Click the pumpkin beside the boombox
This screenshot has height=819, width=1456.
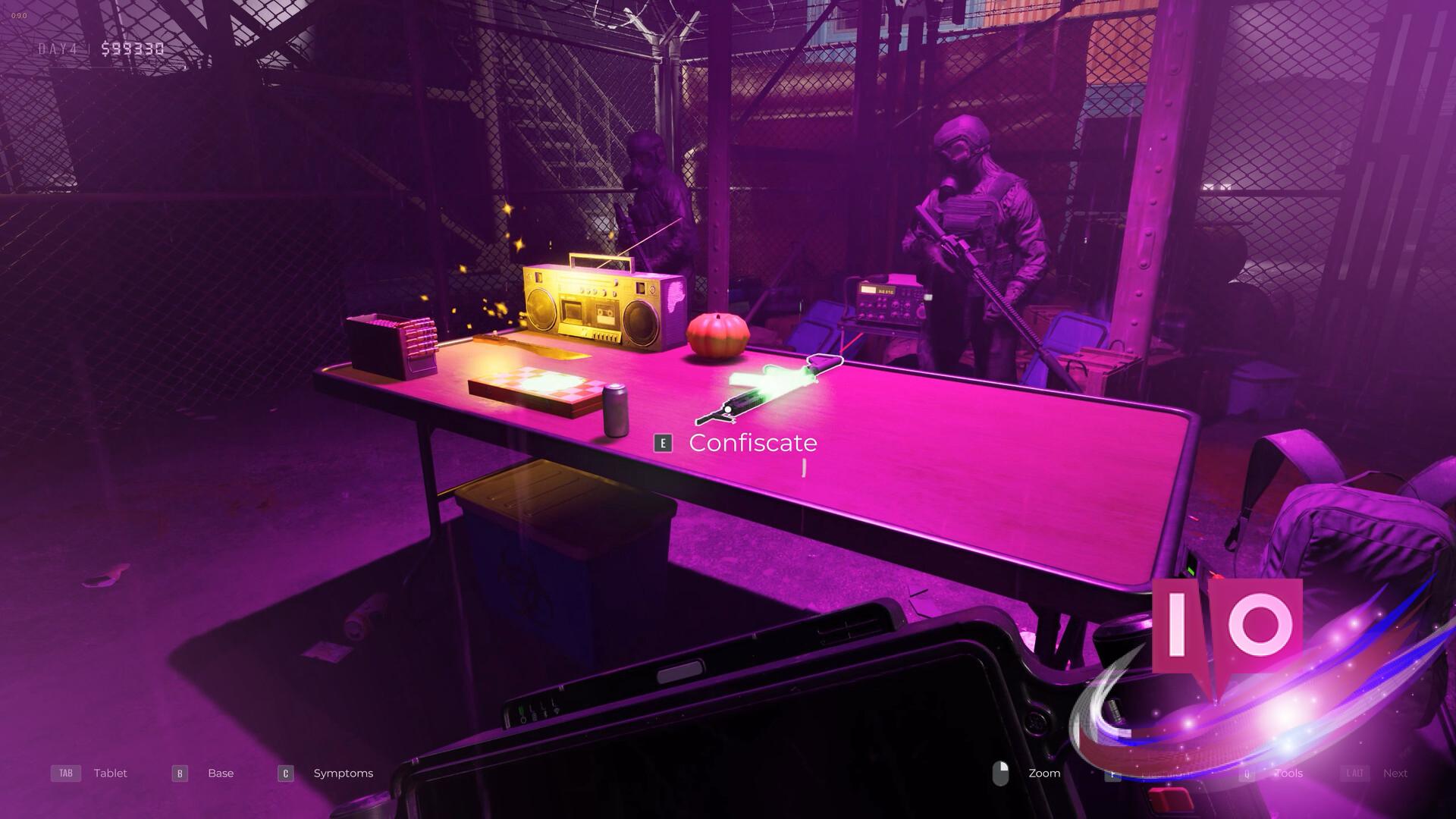[x=717, y=334]
